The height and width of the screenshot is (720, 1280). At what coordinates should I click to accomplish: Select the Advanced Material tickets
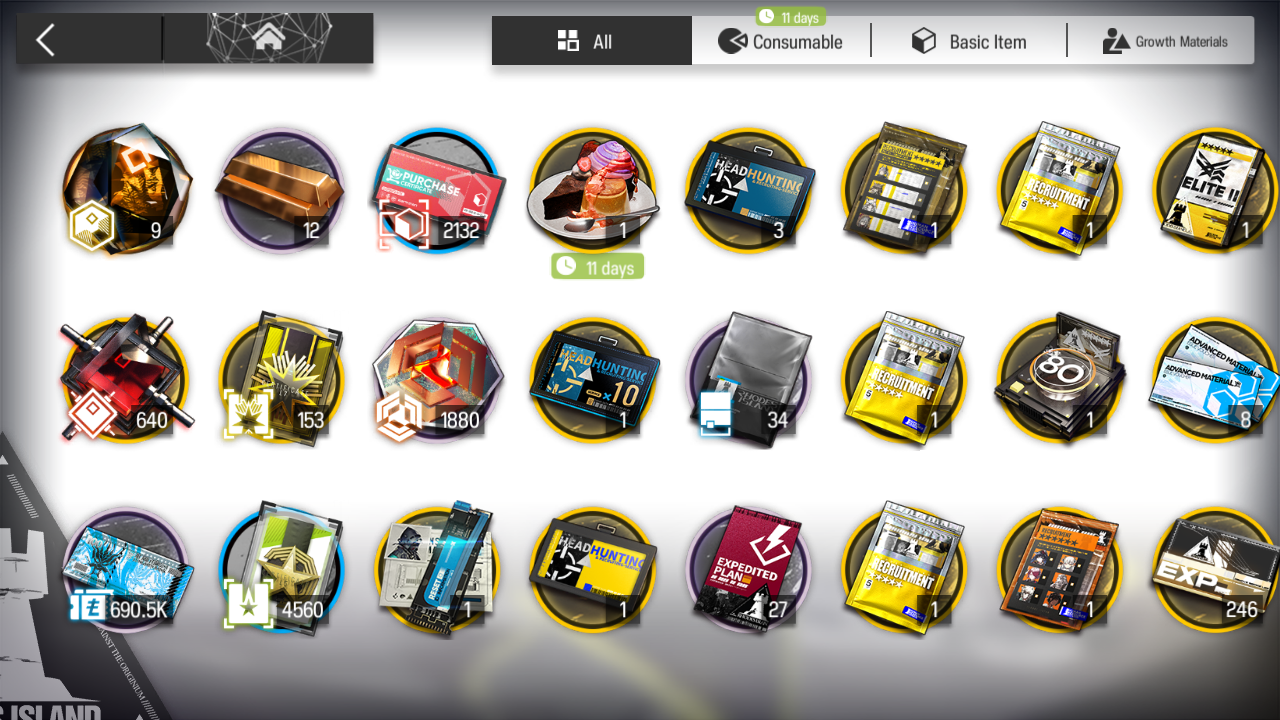(x=1216, y=380)
